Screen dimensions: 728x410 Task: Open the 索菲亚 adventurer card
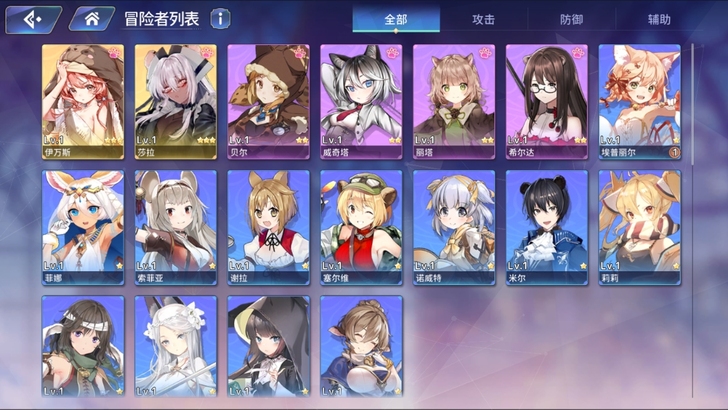click(x=175, y=227)
